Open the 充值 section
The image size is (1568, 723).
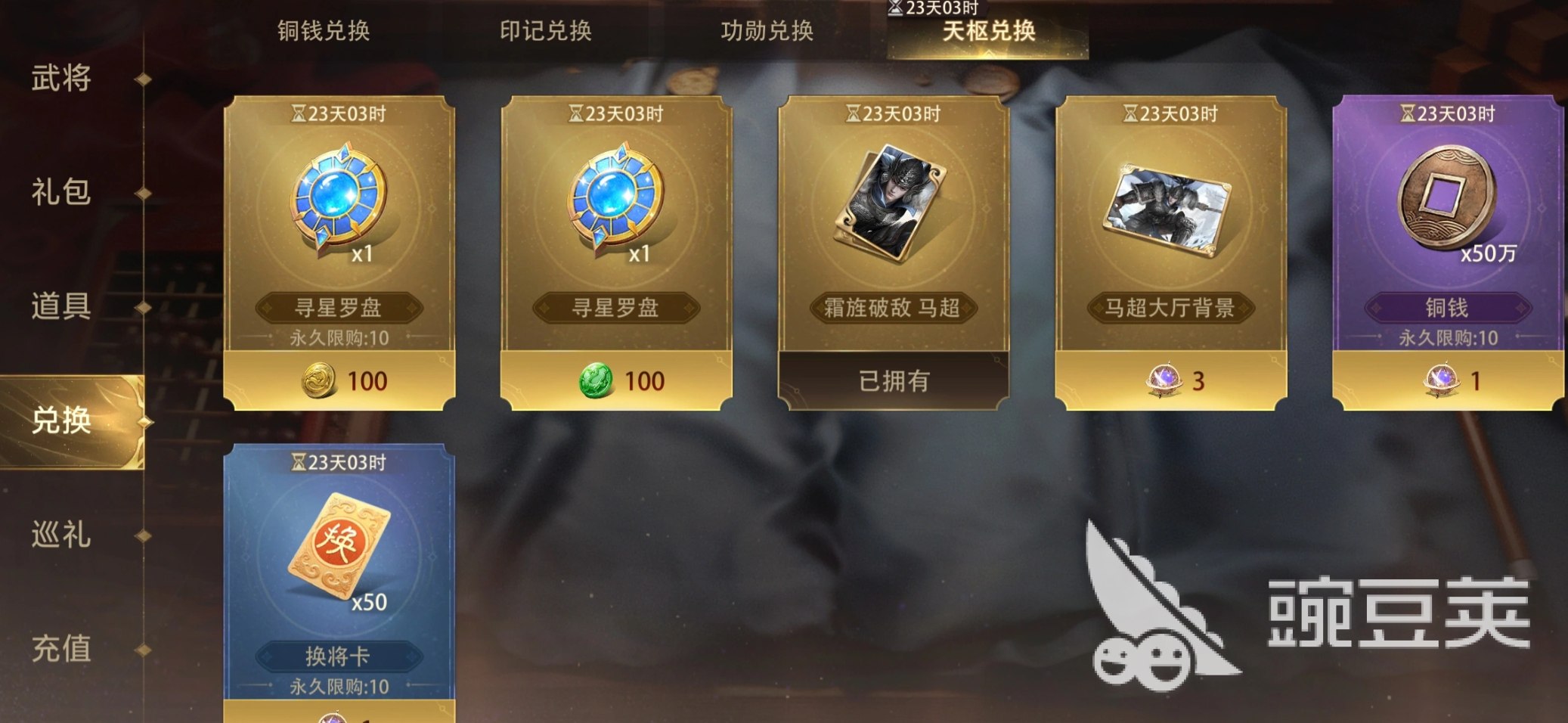tap(60, 649)
